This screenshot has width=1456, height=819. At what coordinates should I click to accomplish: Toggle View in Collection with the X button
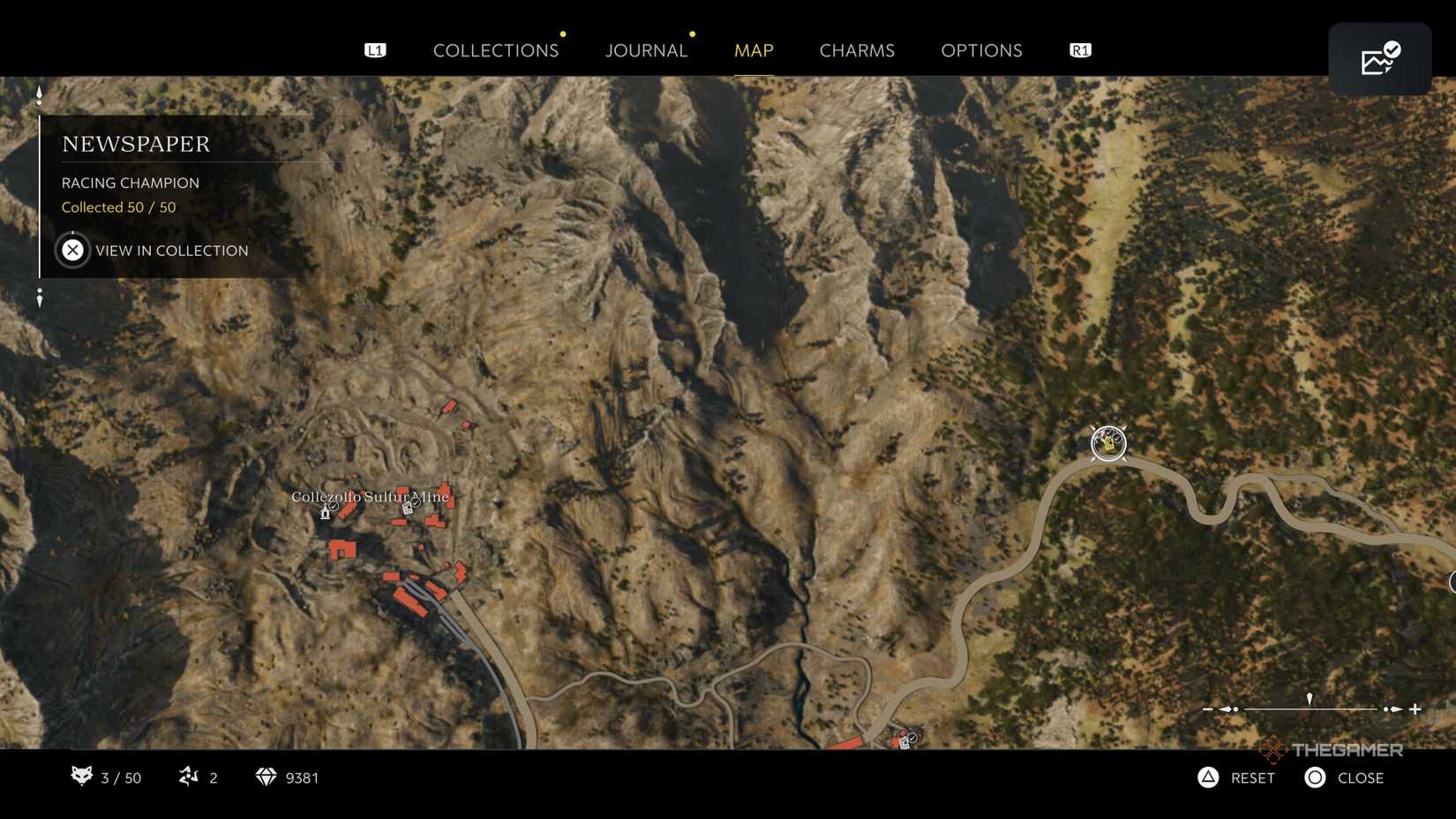tap(71, 250)
